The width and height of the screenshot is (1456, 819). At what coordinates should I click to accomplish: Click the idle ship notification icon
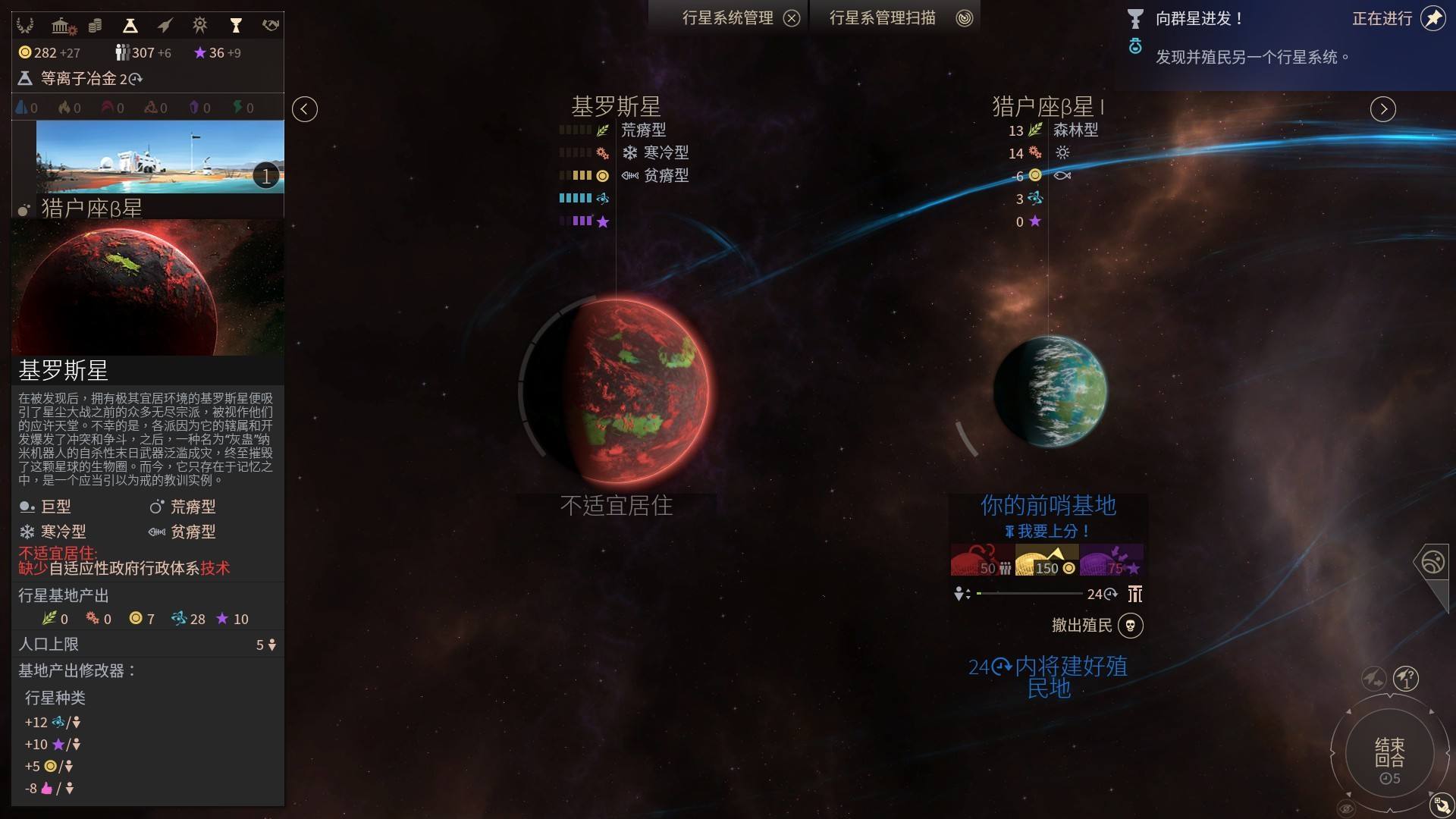pyautogui.click(x=1373, y=678)
